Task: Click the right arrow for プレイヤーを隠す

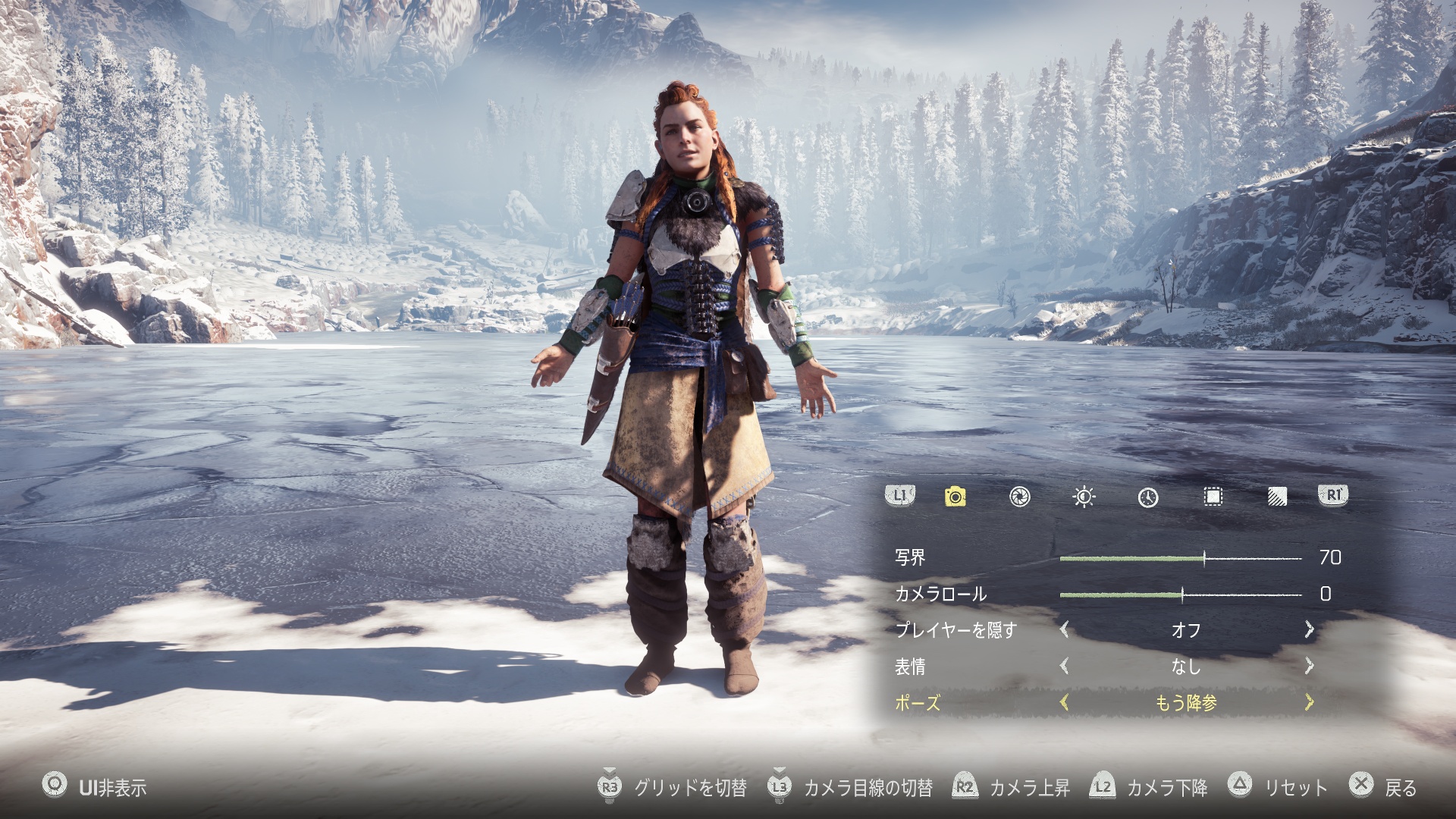Action: [1309, 629]
